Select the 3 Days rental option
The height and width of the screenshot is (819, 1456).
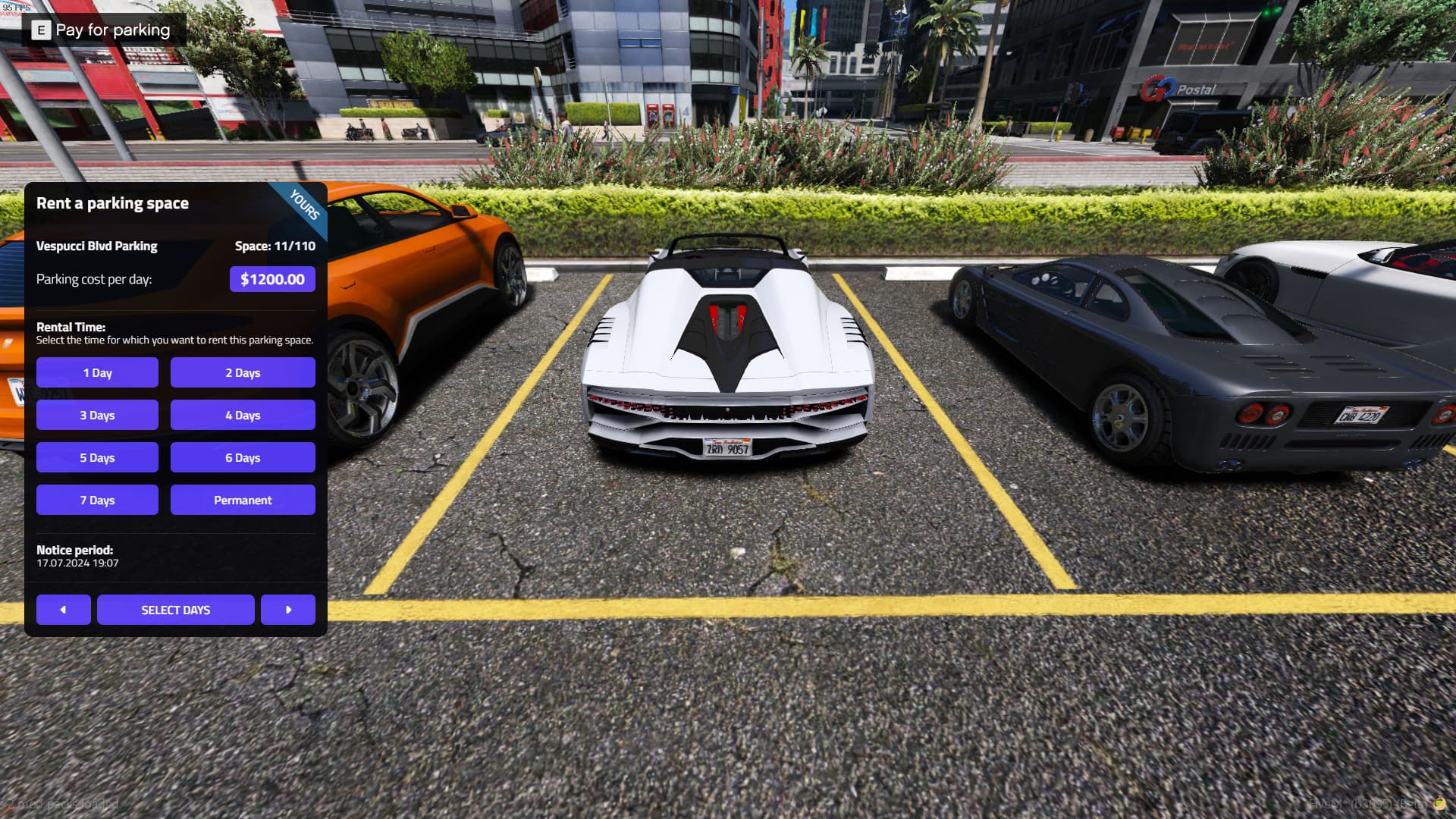tap(97, 415)
